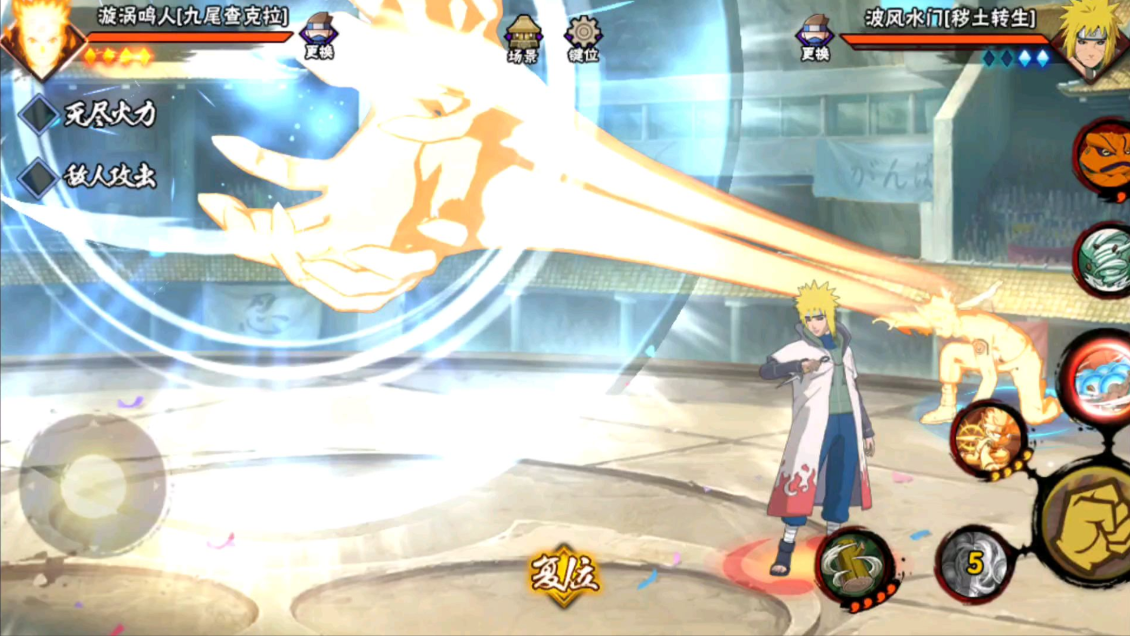The width and height of the screenshot is (1130, 636).
Task: Click the 复位 reset button
Action: click(565, 576)
